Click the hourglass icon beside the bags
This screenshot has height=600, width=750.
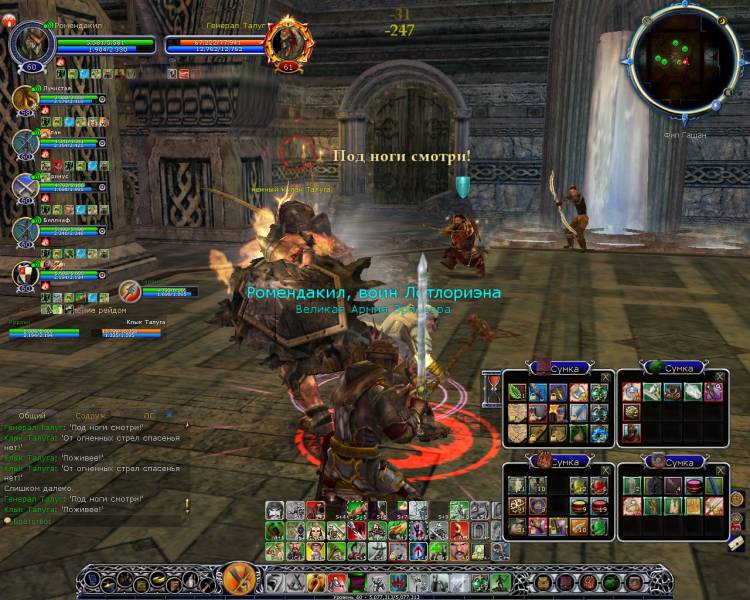[x=492, y=383]
